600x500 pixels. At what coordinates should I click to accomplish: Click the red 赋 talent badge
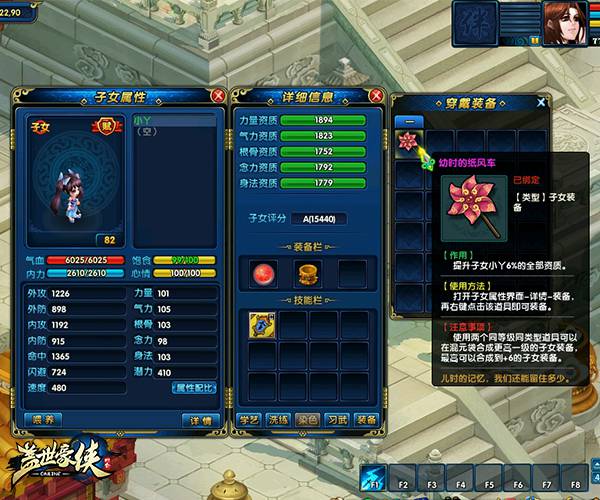[x=105, y=125]
